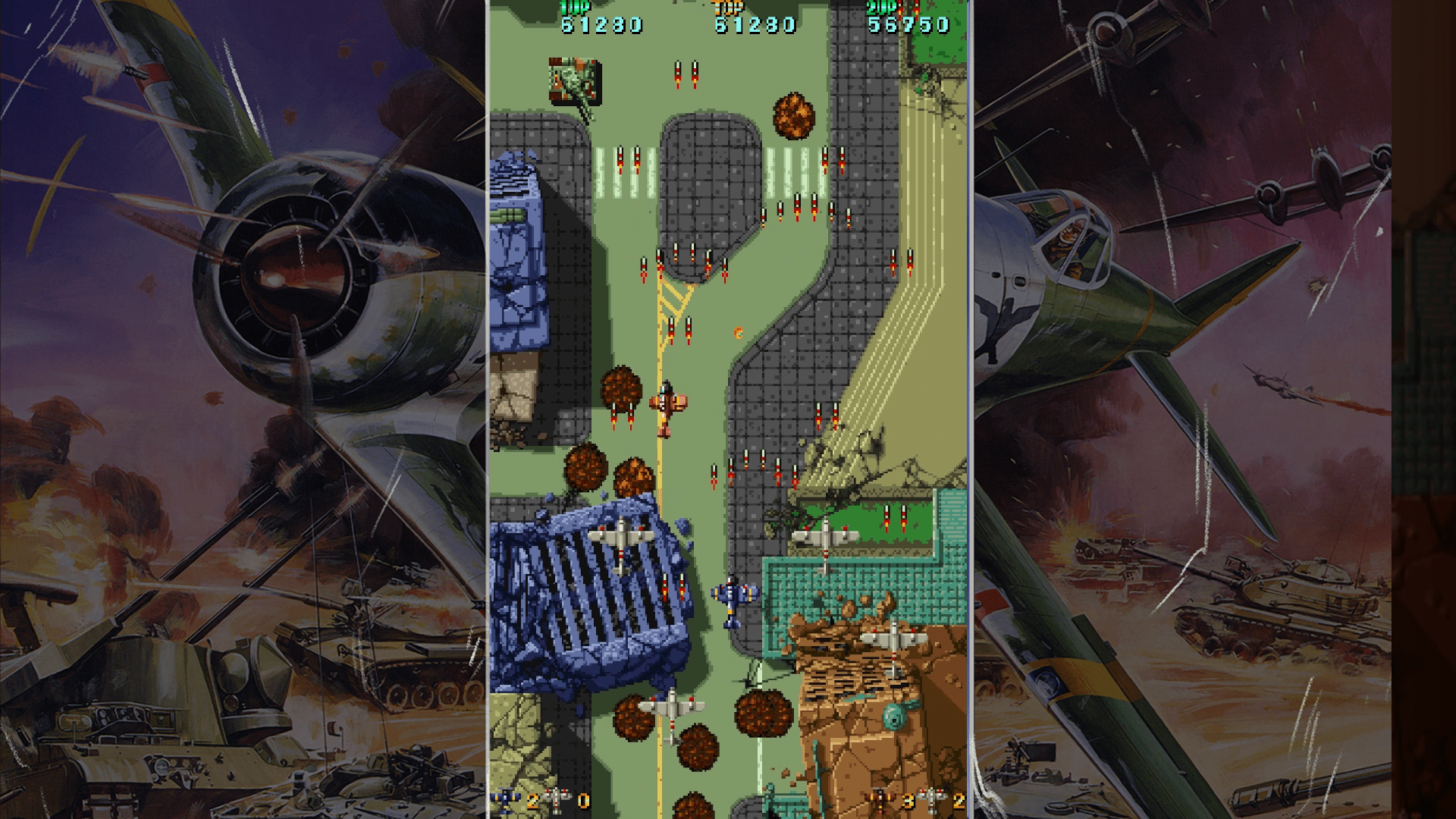The image size is (1456, 819).
Task: Click the 2UP score value 56750
Action: click(x=910, y=25)
